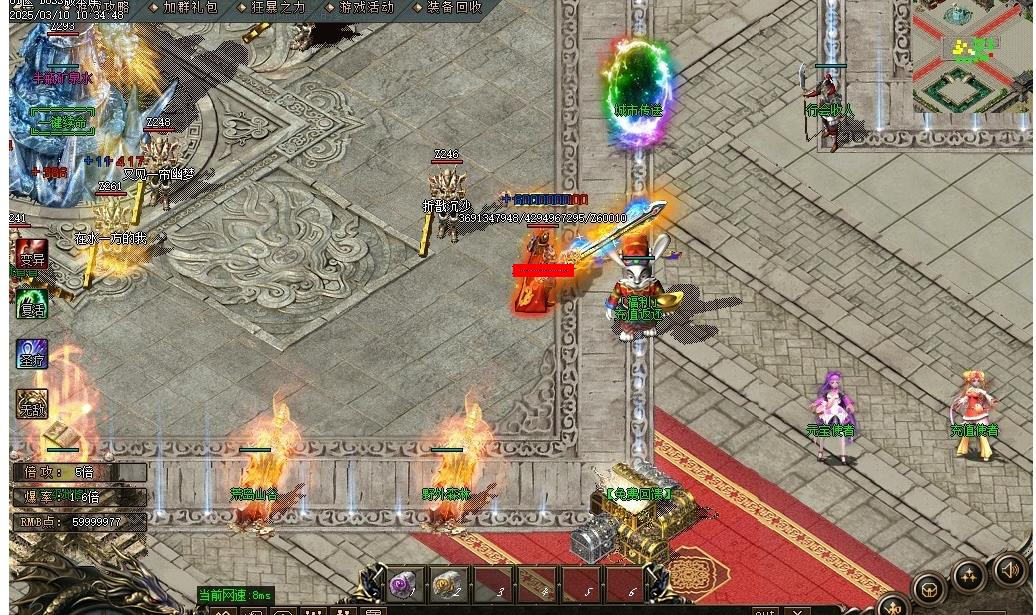
Task: Cast the 圣疗 healing skill
Action: (x=32, y=354)
